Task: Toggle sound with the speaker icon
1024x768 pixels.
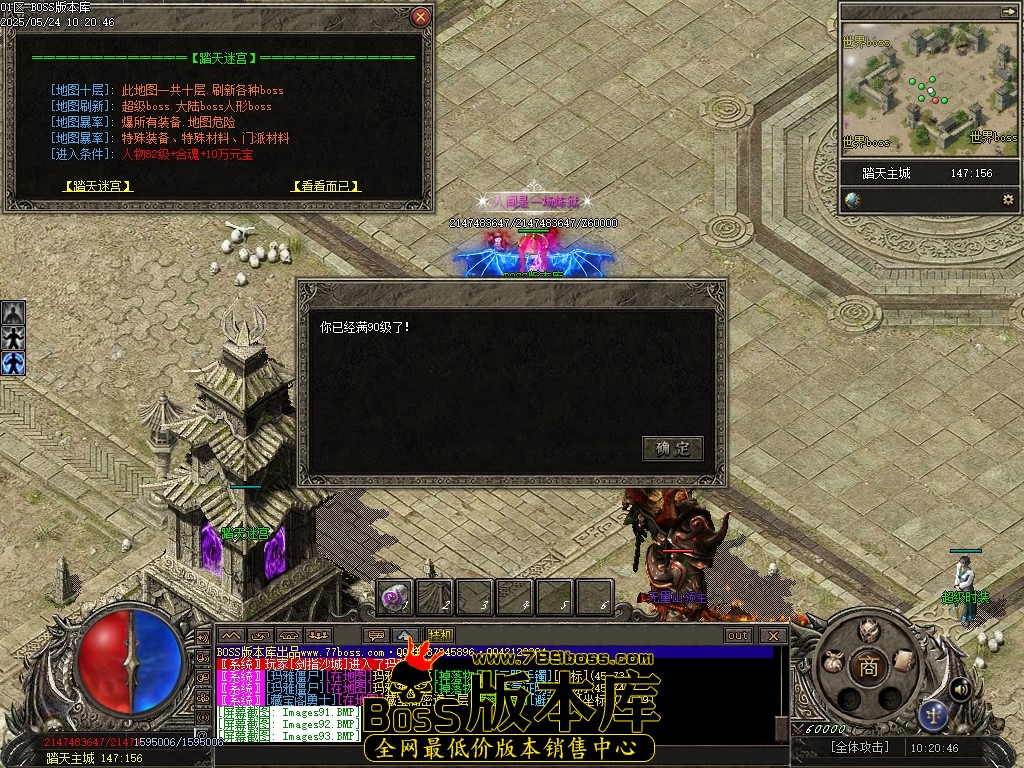Action: (x=959, y=688)
